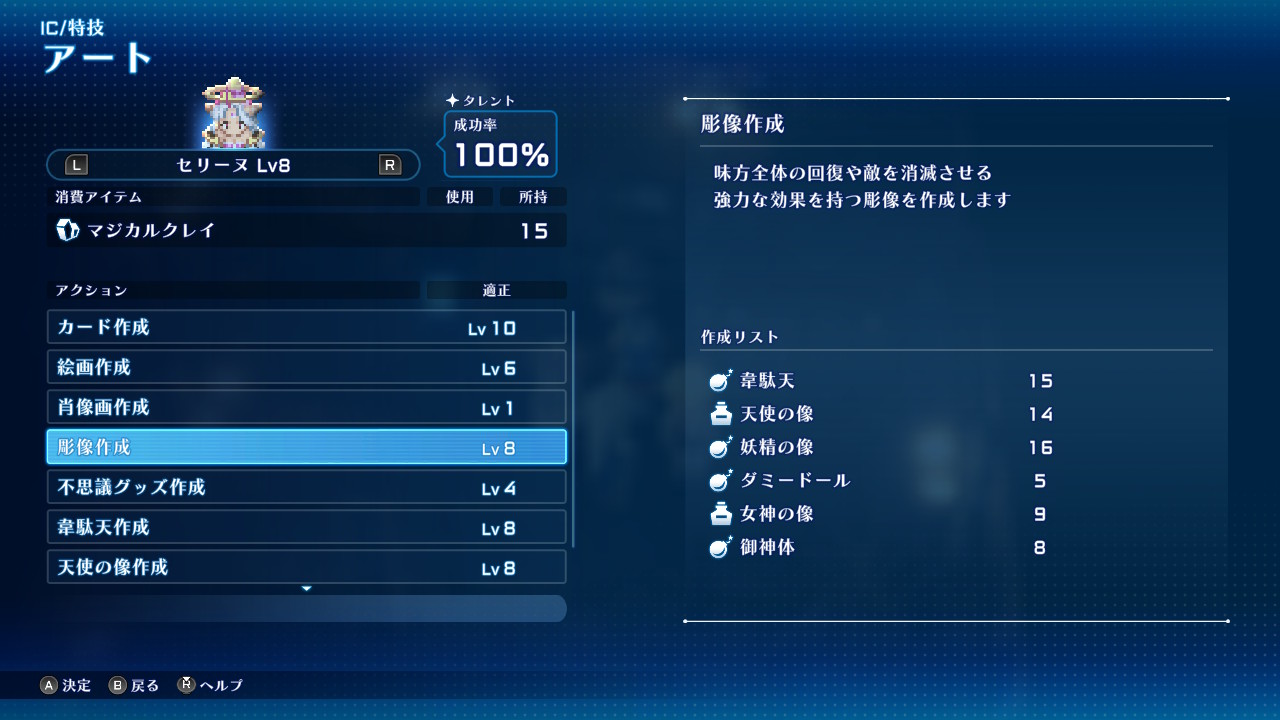Click the statue icon beside 女神の像
Image resolution: width=1280 pixels, height=720 pixels.
click(717, 514)
